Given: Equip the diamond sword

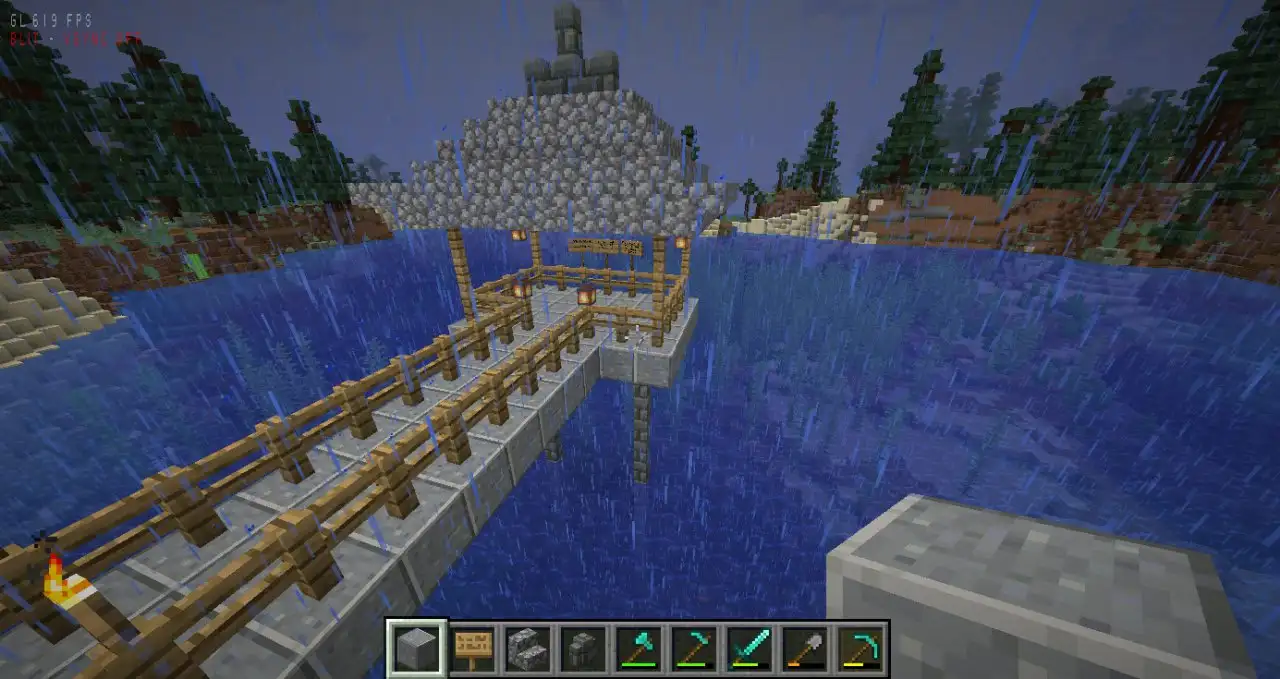Looking at the screenshot, I should (x=747, y=648).
